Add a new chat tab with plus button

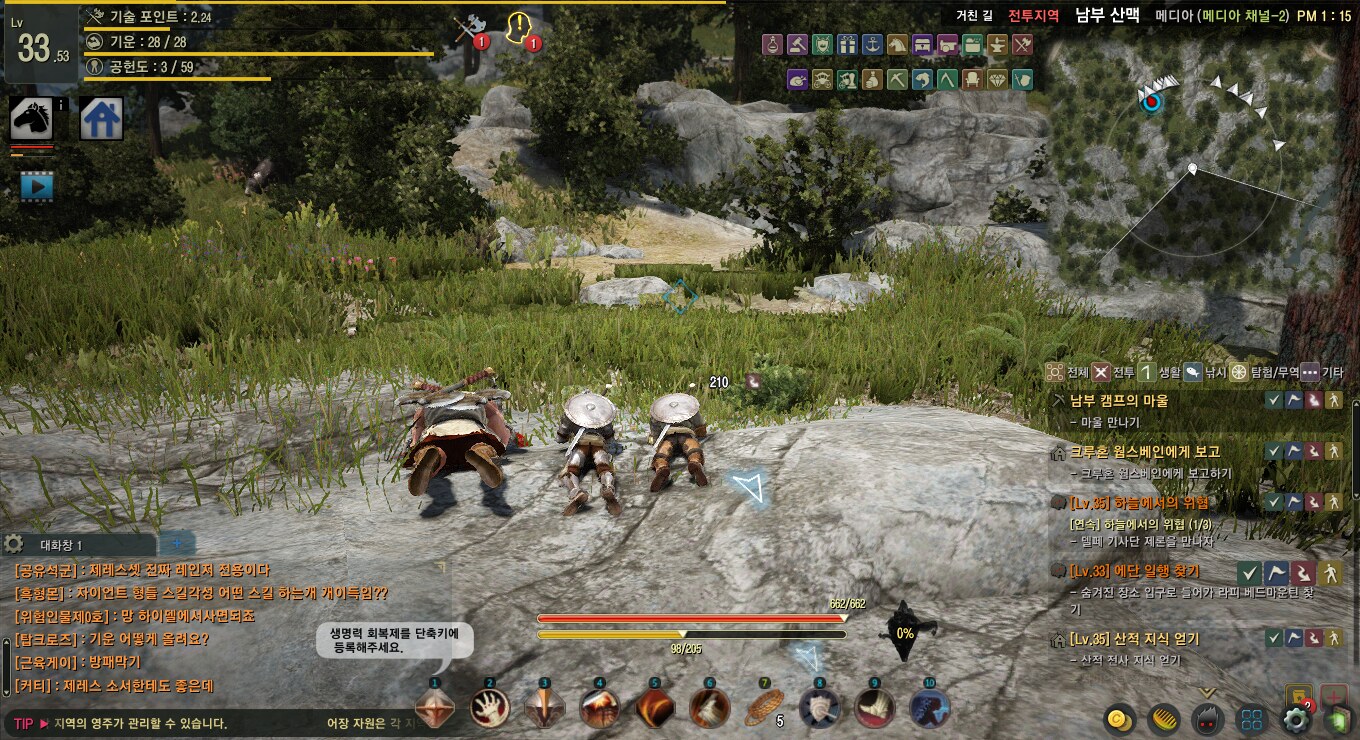178,543
